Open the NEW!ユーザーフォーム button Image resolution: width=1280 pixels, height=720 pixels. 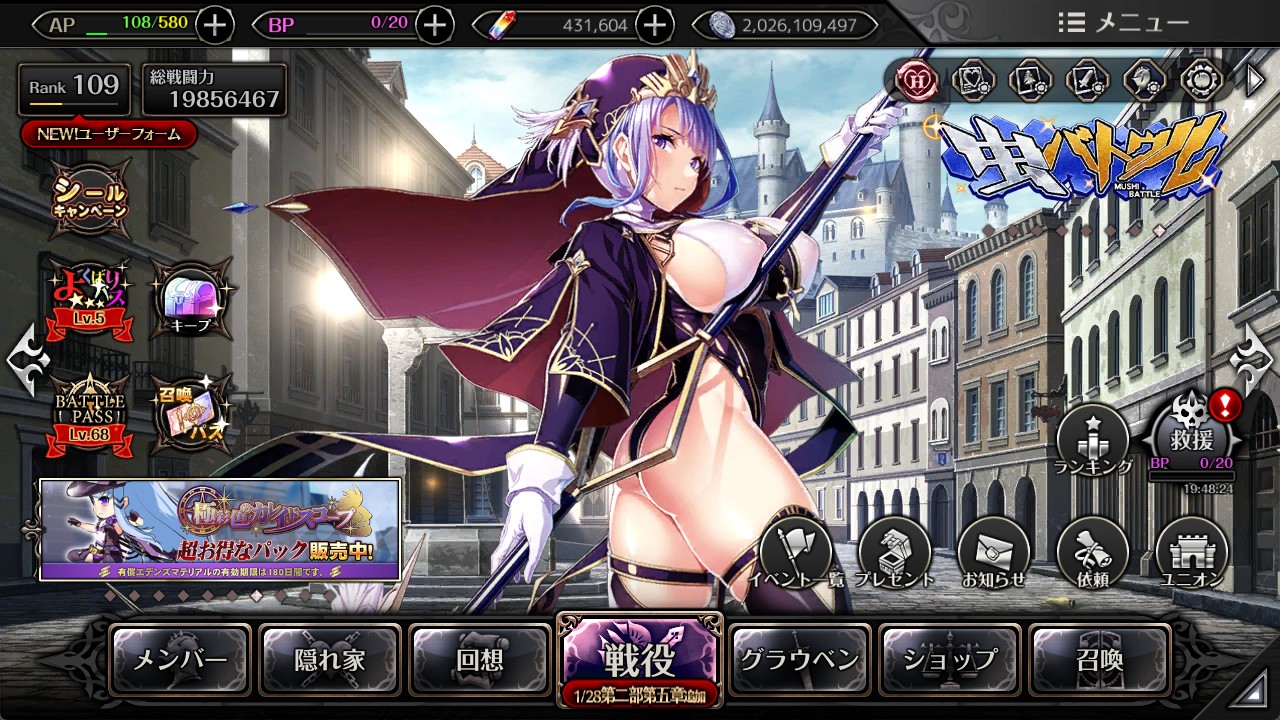[109, 134]
